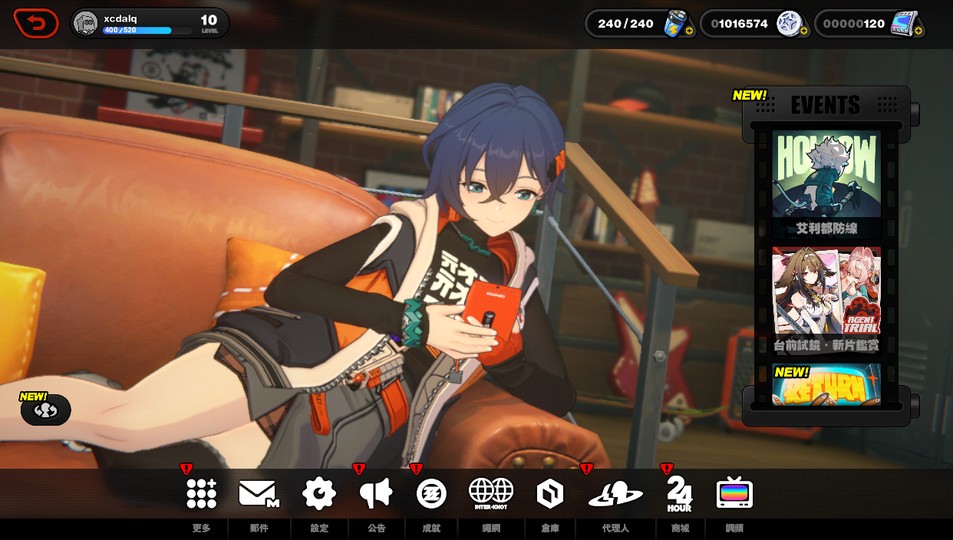
Task: Add Dennies using the coin plus button
Action: tap(803, 31)
